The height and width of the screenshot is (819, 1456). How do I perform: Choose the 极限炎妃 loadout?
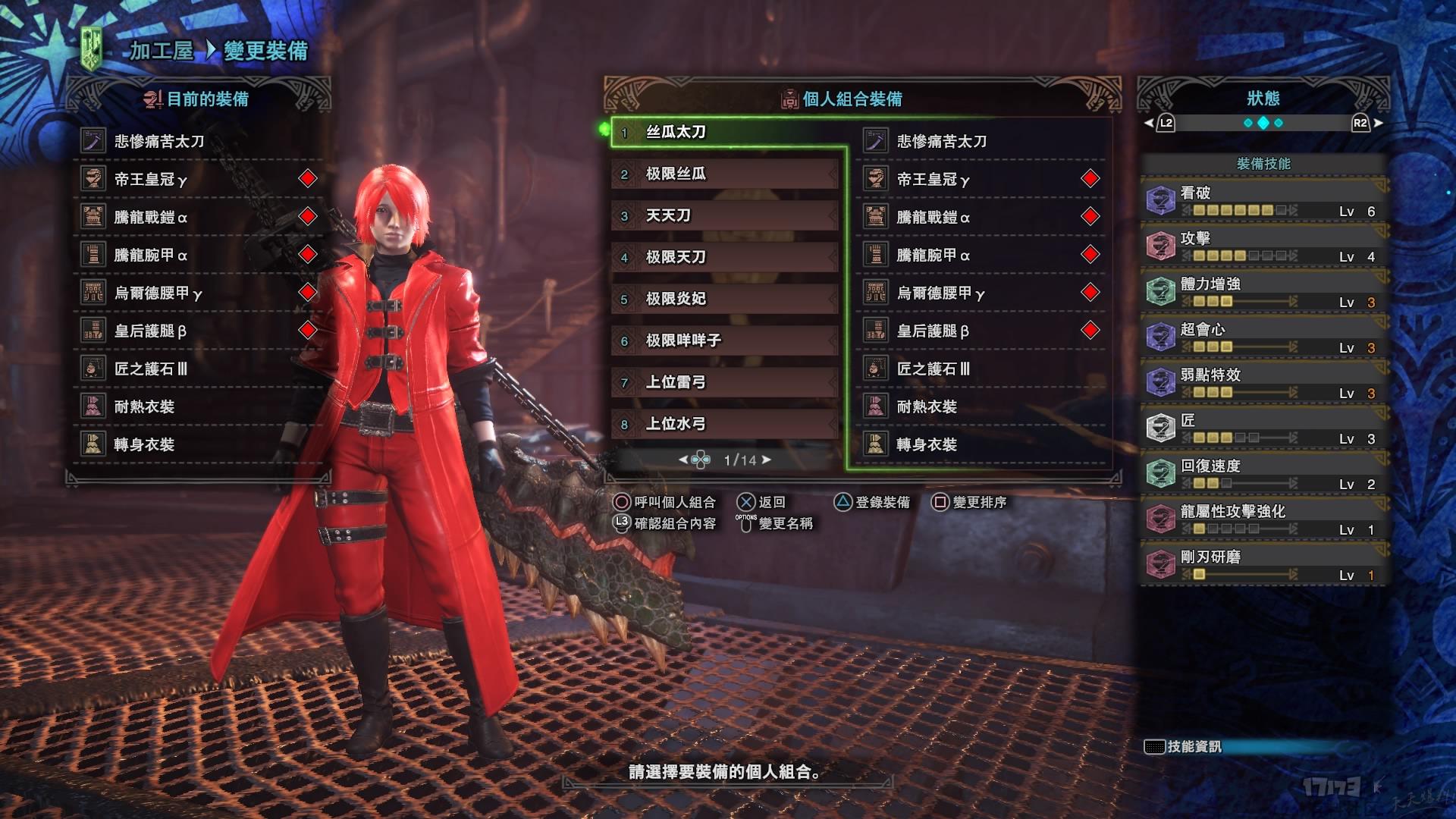click(x=725, y=299)
